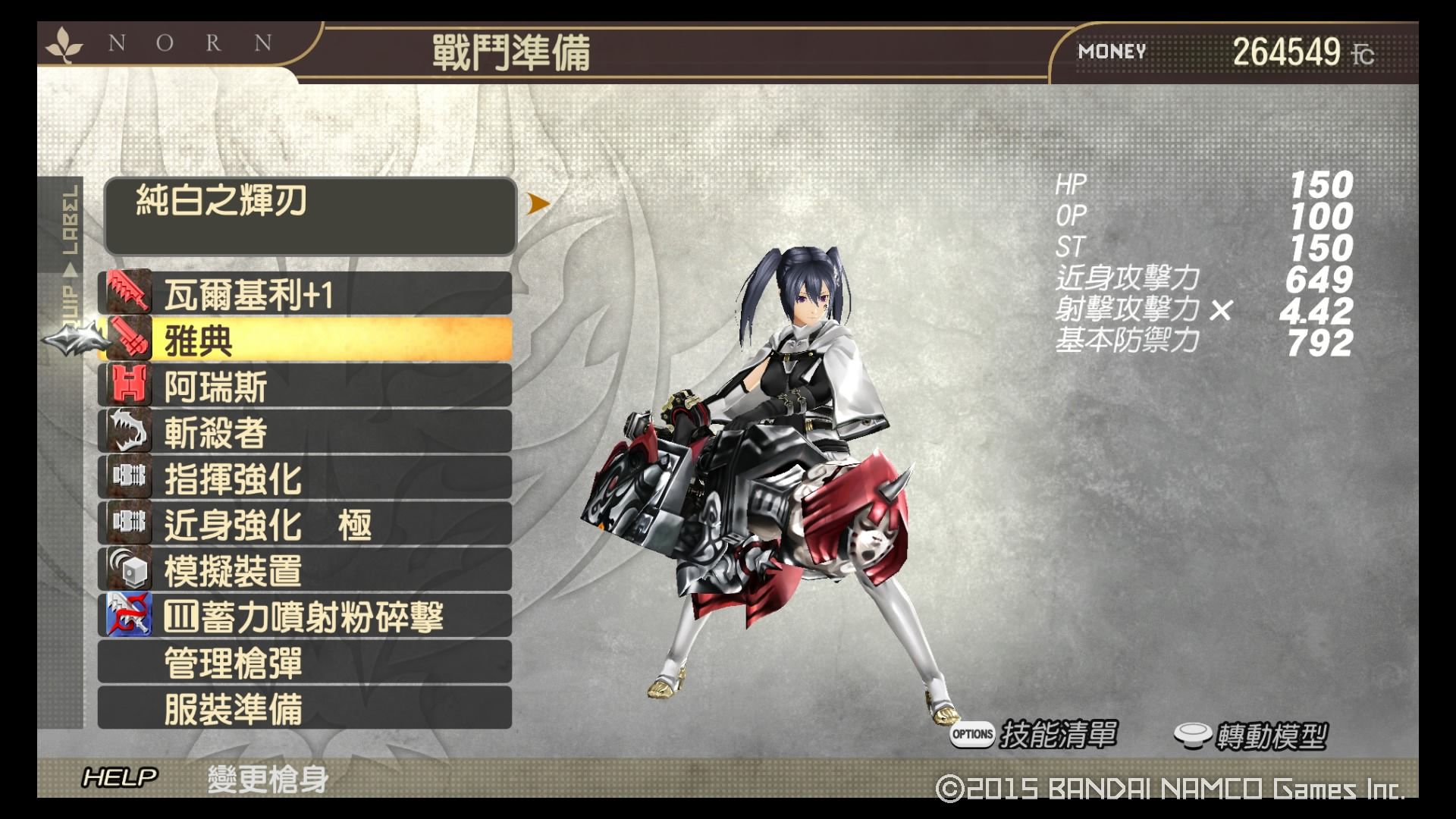
Task: Open the 蓄力噴射粉碎擊 blood art entry
Action: (305, 616)
